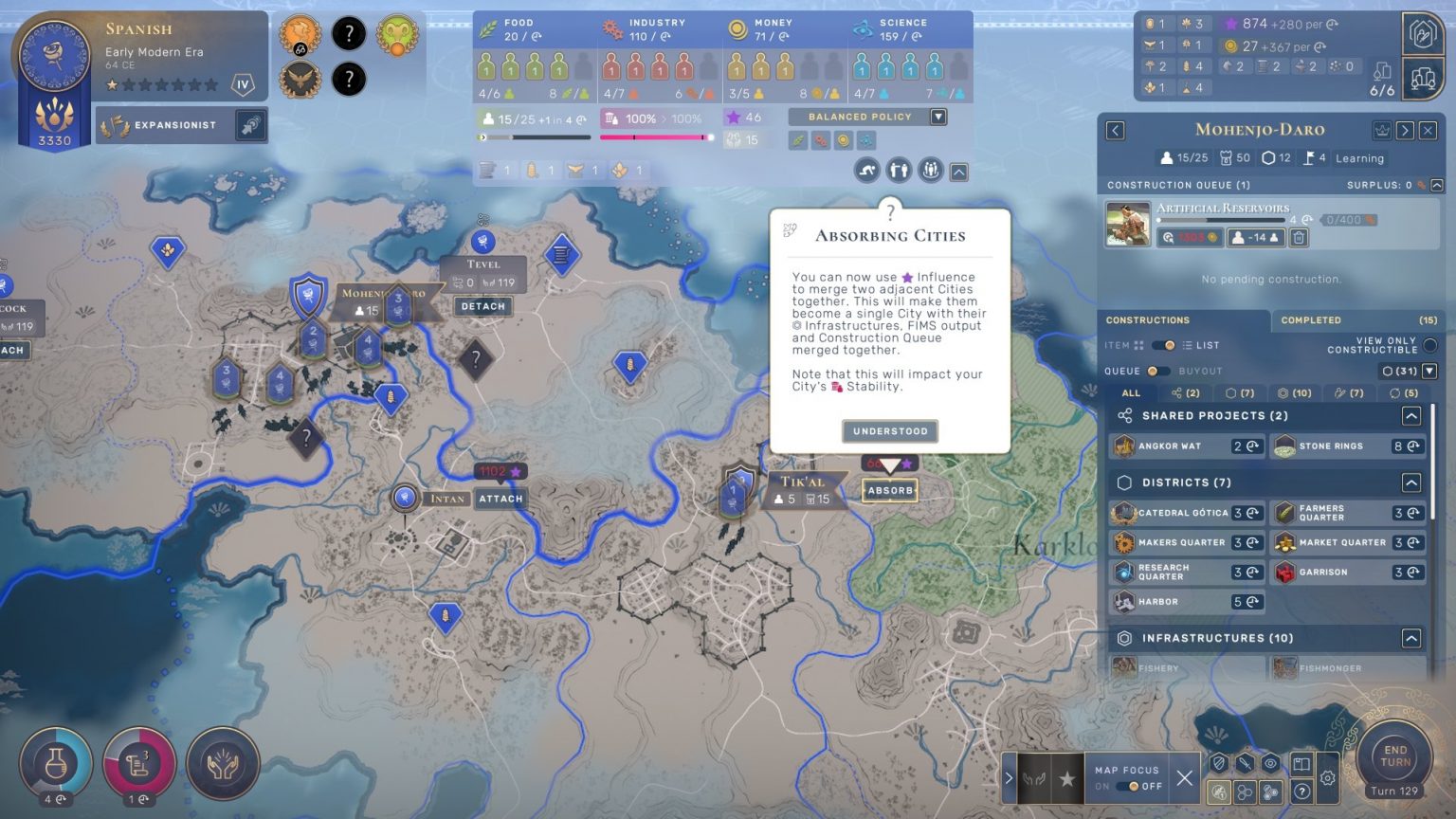The image size is (1456, 819).
Task: Remove Artificial Reservoirs with the trash icon
Action: (x=1298, y=238)
